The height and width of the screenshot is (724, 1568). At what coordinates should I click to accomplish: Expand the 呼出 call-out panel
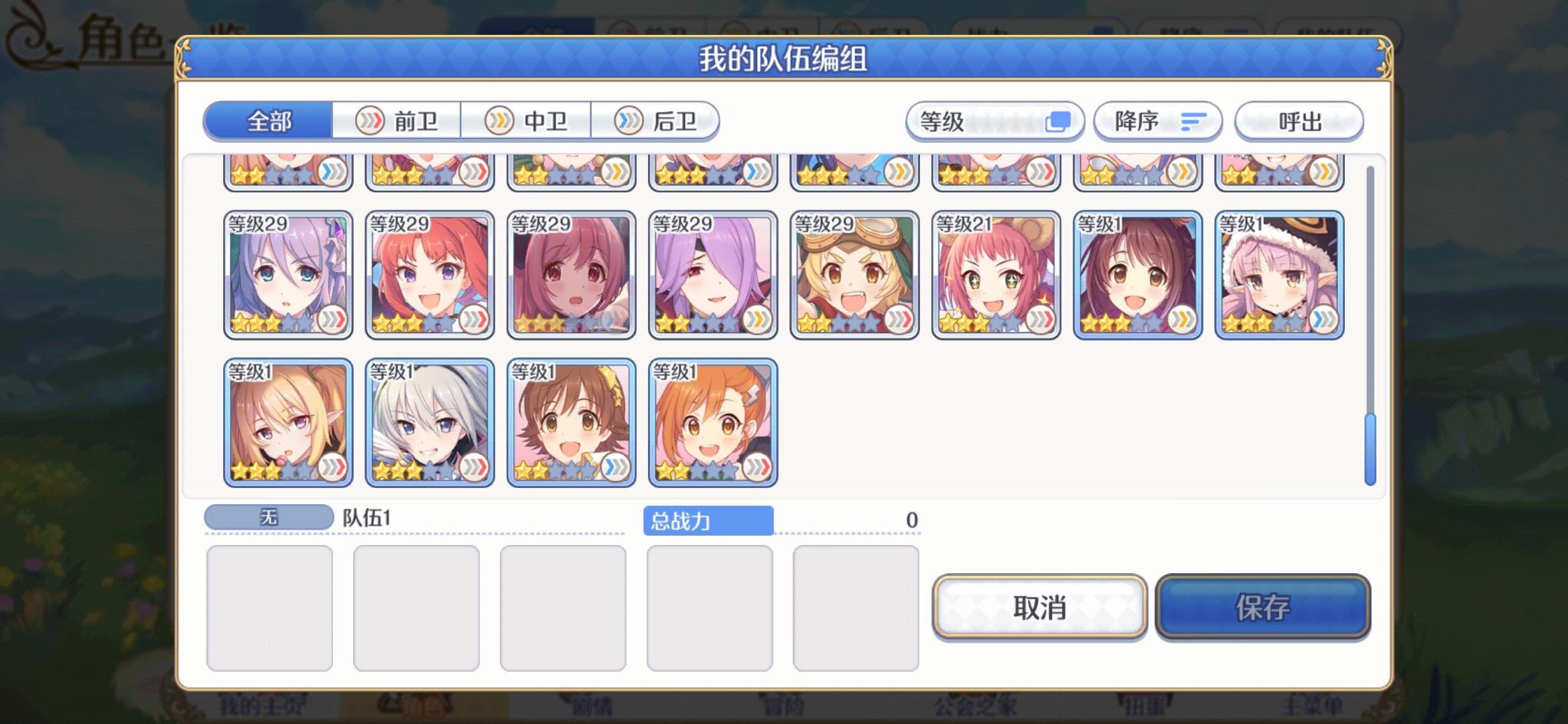(1298, 121)
